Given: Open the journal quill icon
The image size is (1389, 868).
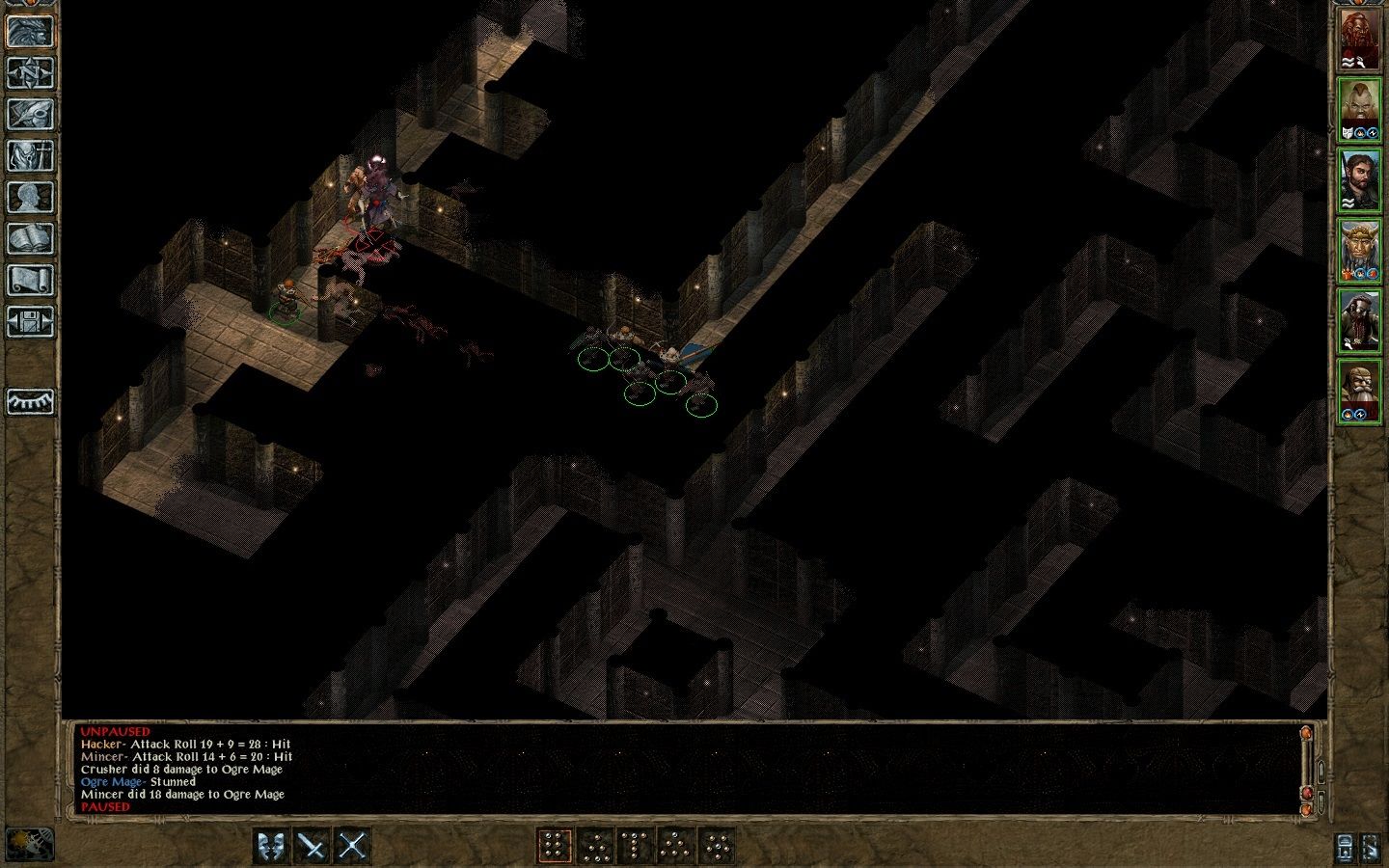Looking at the screenshot, I should coord(30,115).
